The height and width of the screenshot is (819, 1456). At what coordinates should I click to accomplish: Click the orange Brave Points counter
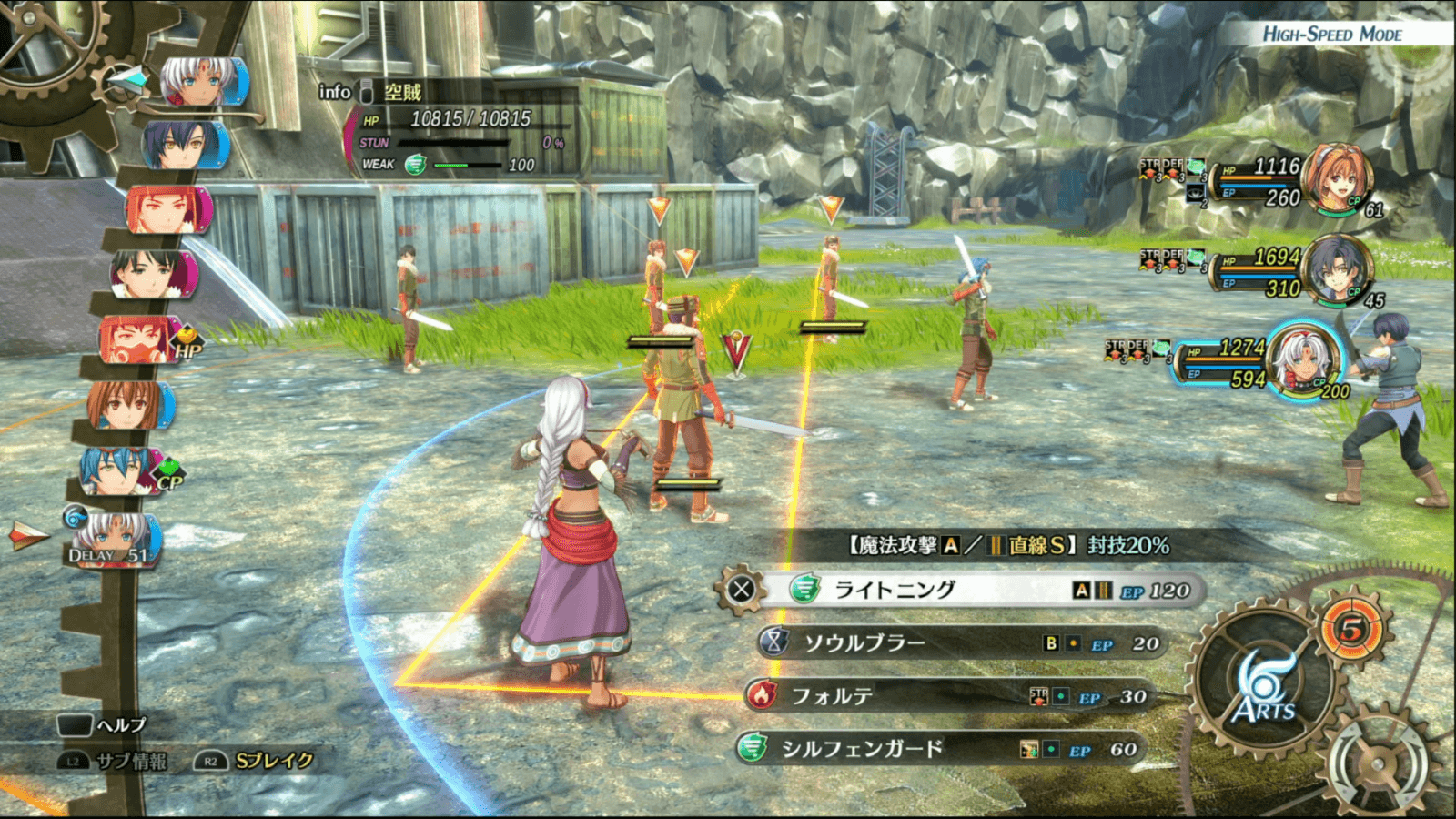(x=1351, y=629)
